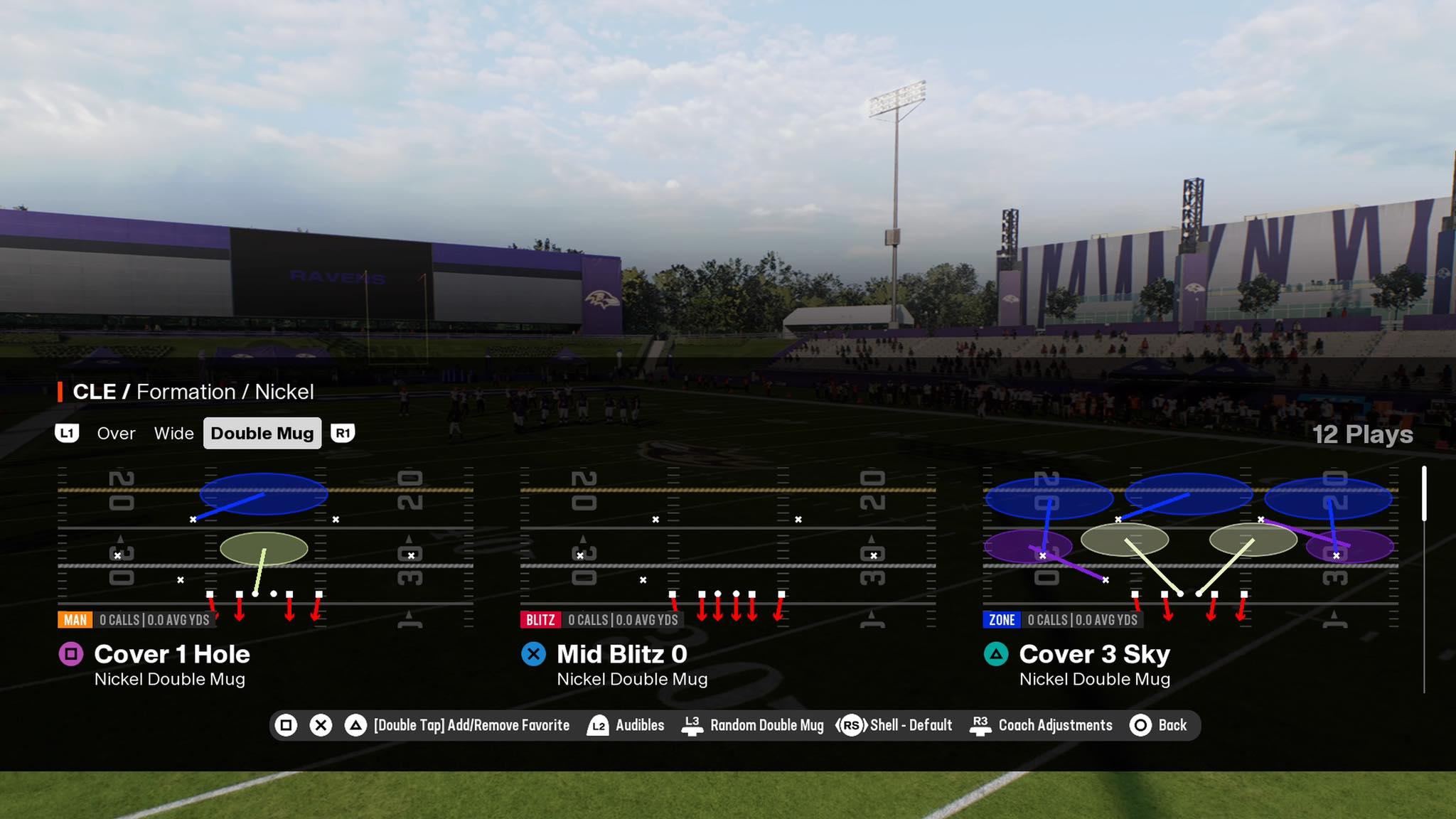Open the Audibles menu
Screen dimensions: 1456x819
pyautogui.click(x=641, y=725)
